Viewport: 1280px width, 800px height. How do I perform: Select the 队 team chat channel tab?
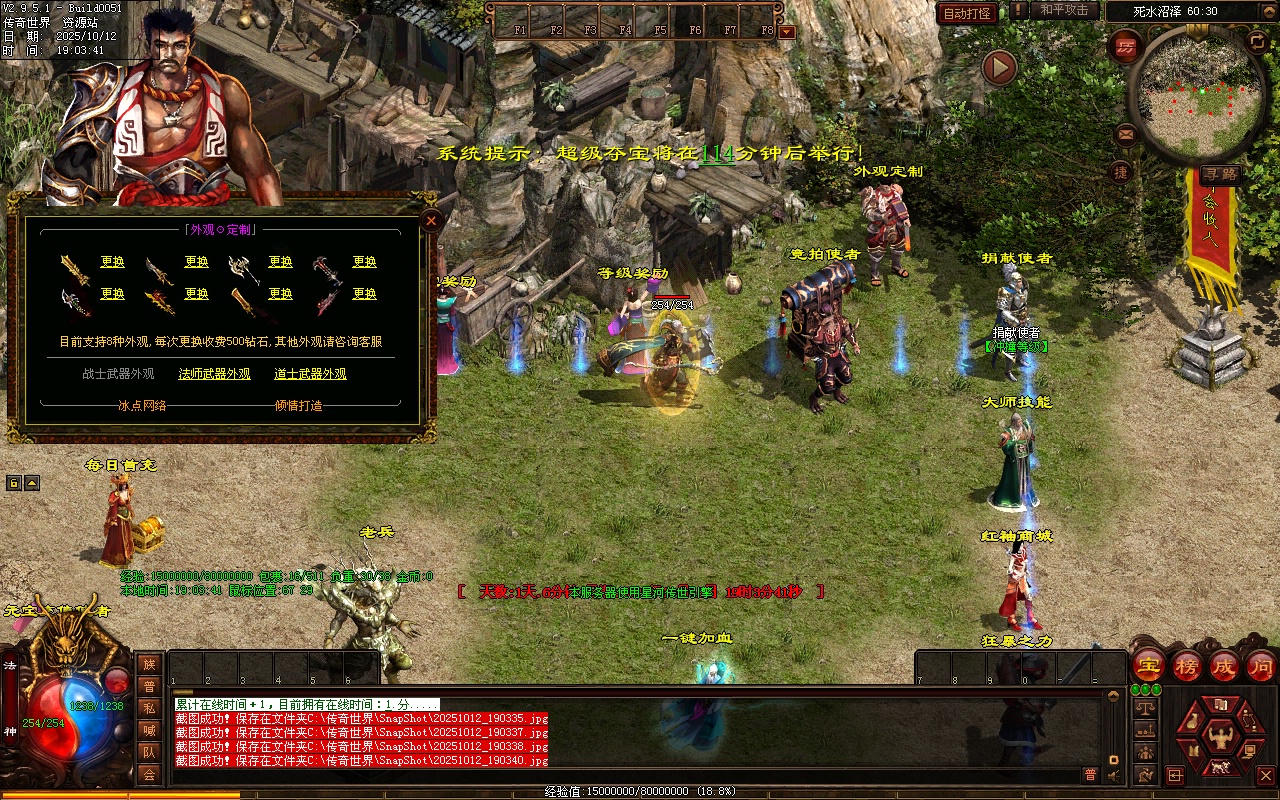pos(149,752)
